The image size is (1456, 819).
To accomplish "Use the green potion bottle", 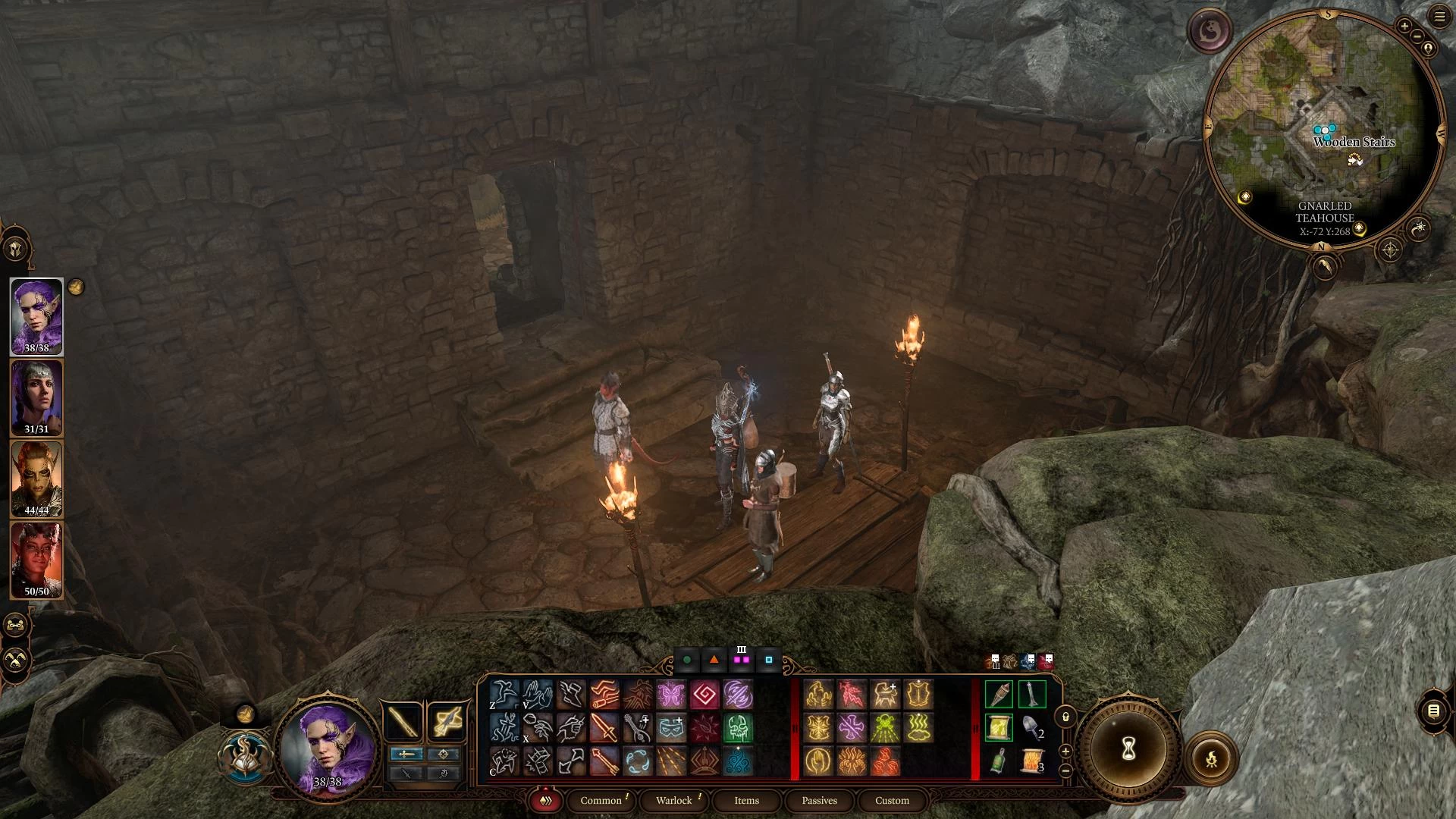I will (x=998, y=761).
